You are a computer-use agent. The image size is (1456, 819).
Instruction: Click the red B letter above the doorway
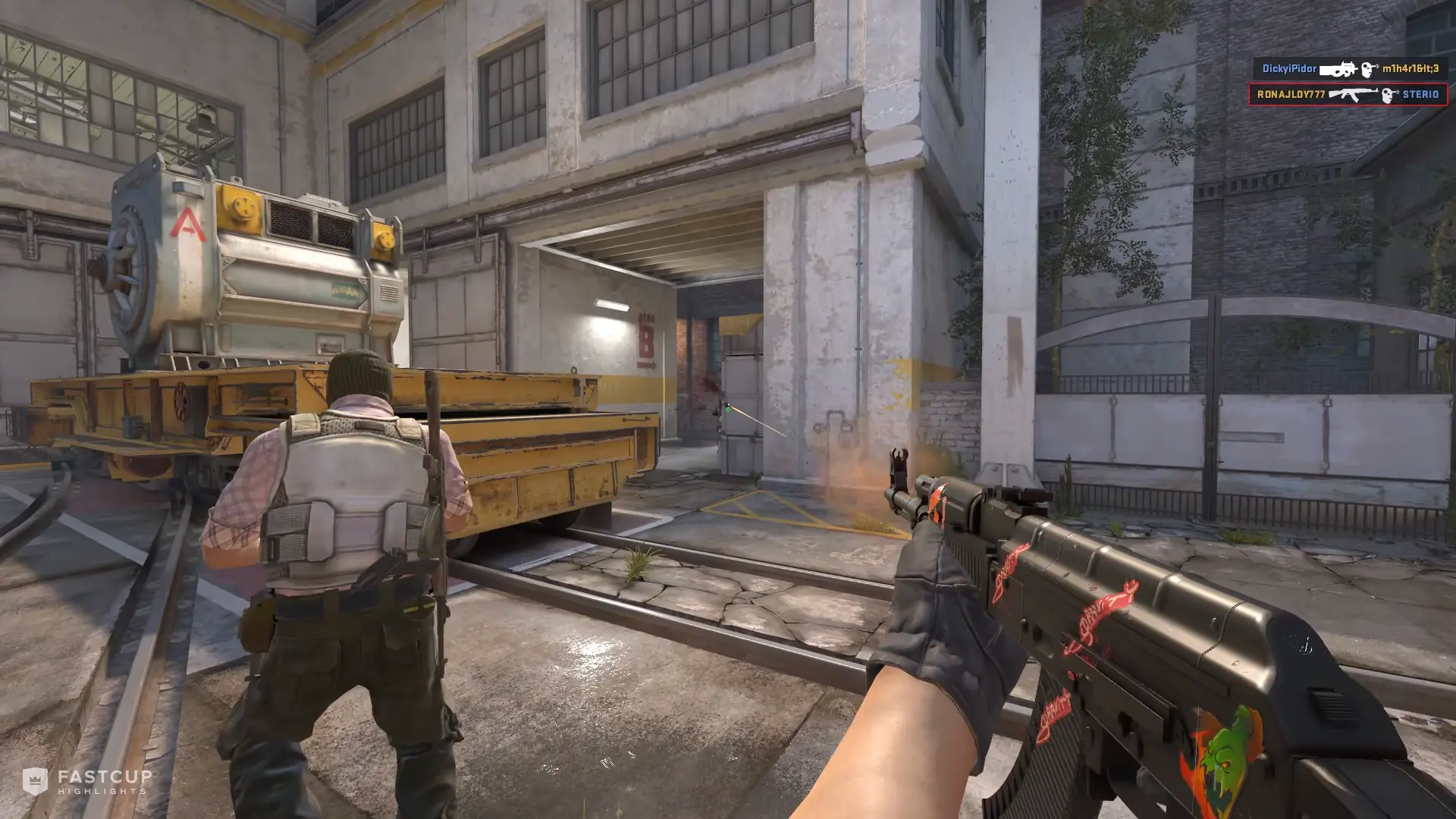646,341
